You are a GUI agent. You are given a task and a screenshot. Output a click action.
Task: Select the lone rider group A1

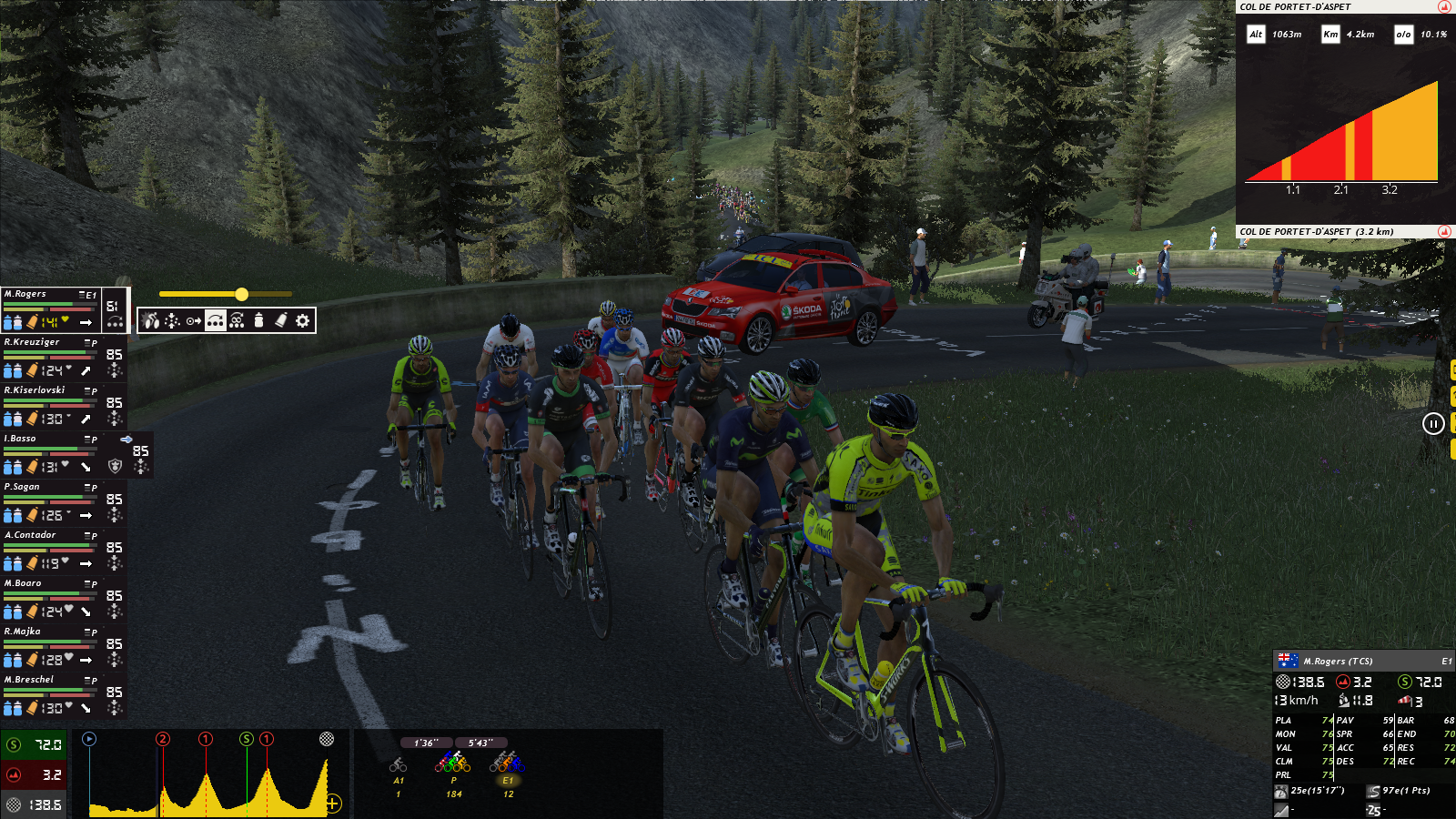click(399, 766)
